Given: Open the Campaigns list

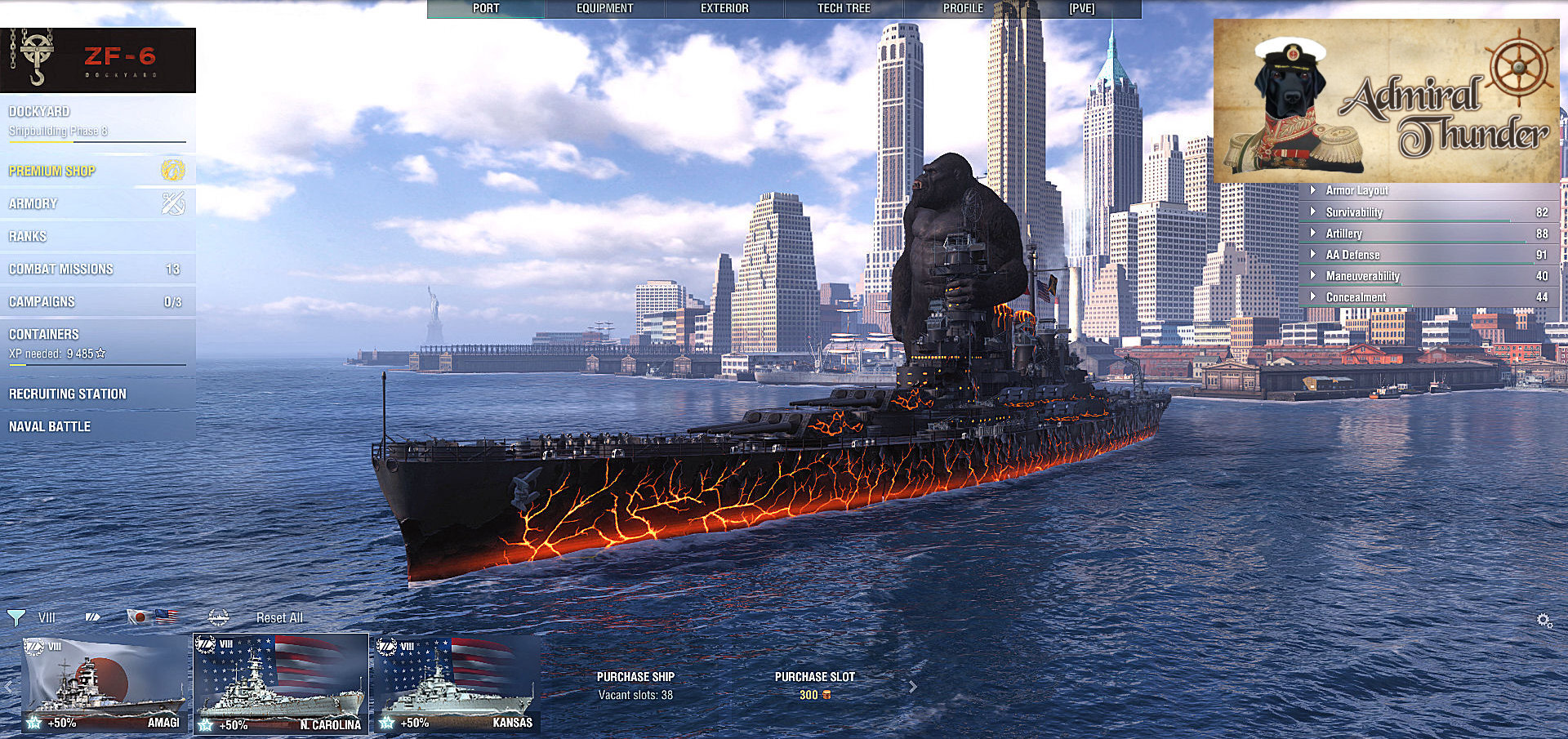Looking at the screenshot, I should [42, 301].
